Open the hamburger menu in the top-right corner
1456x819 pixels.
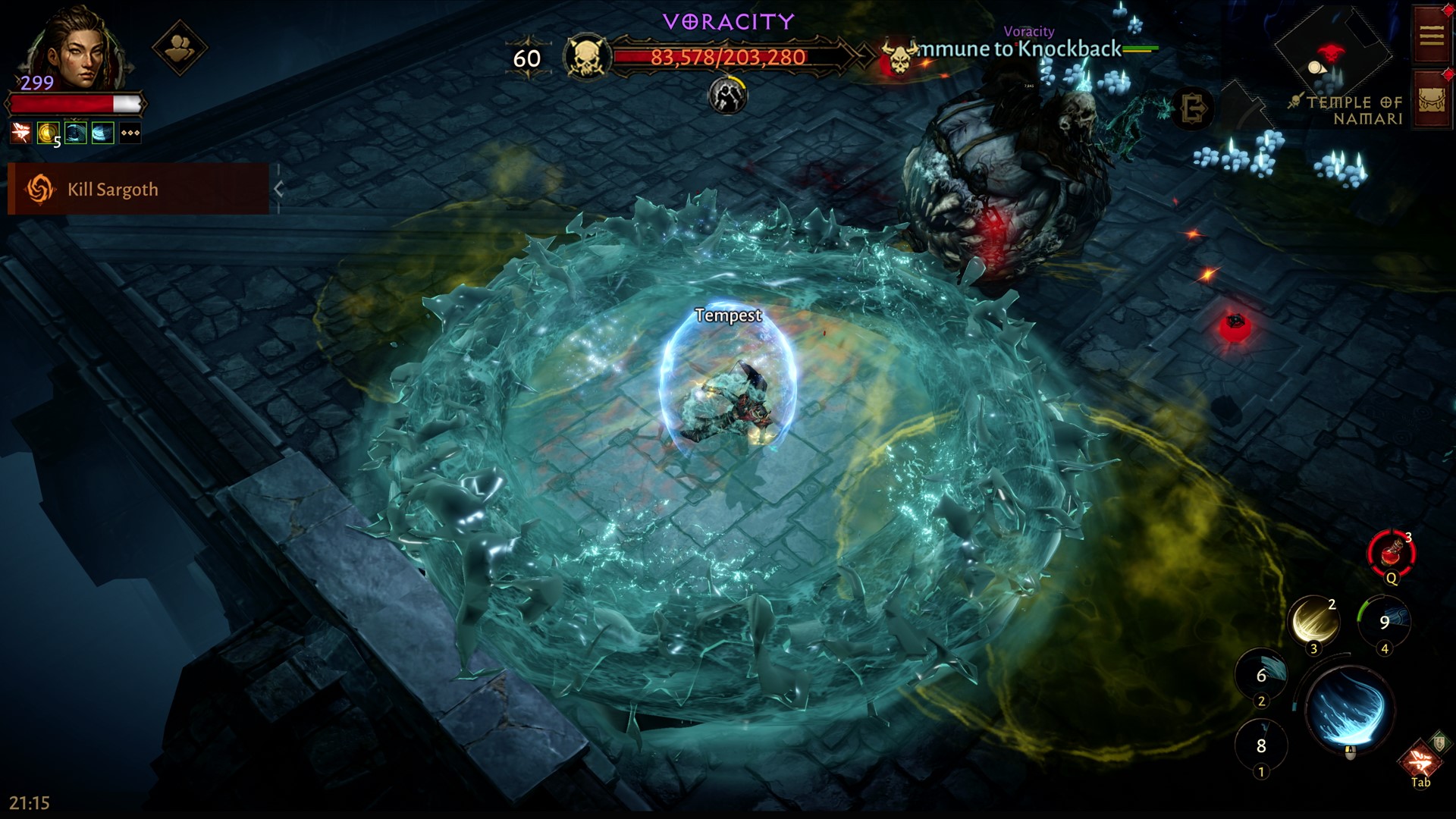point(1431,35)
